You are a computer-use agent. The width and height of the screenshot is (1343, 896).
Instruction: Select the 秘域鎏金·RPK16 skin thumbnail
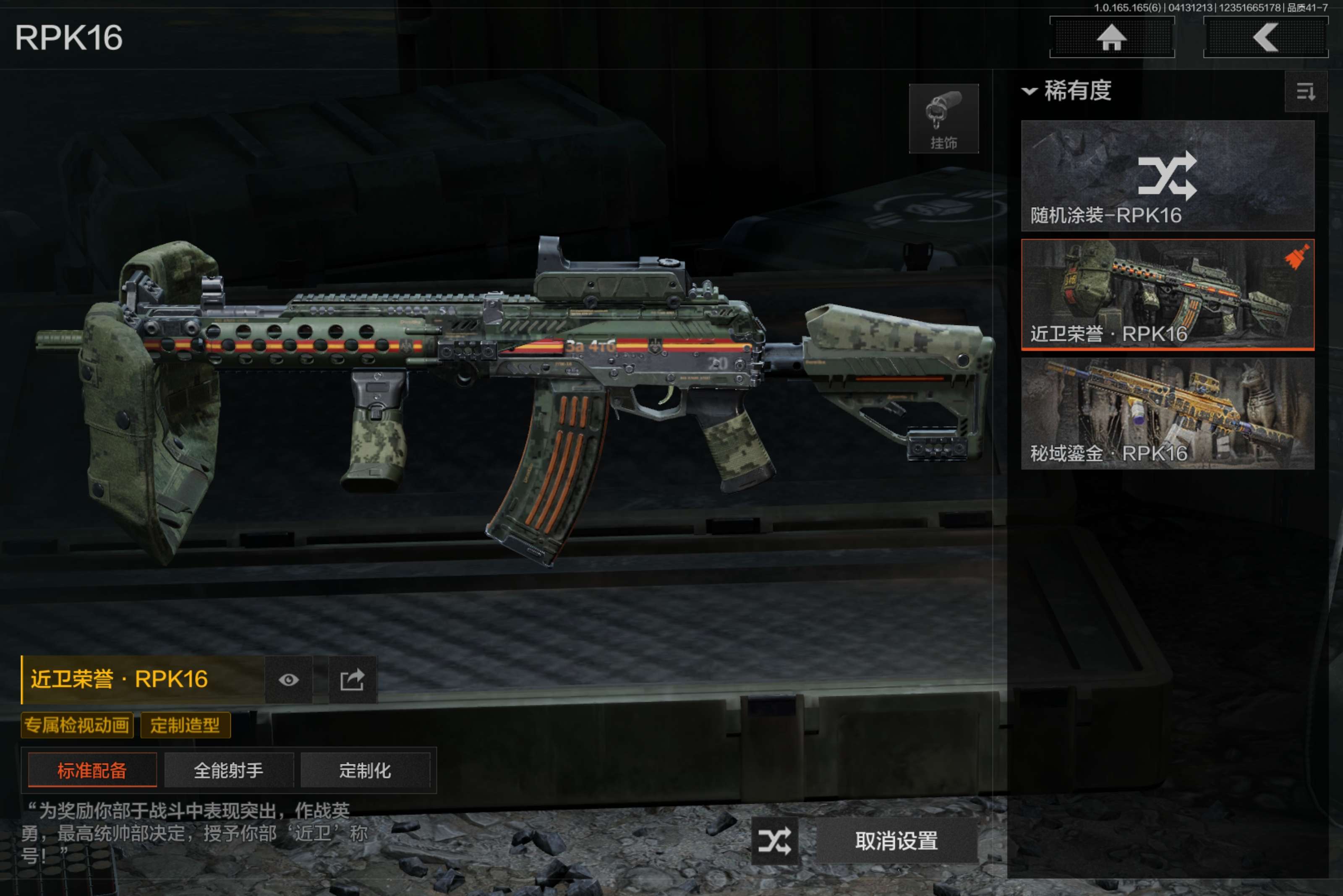coord(1167,413)
